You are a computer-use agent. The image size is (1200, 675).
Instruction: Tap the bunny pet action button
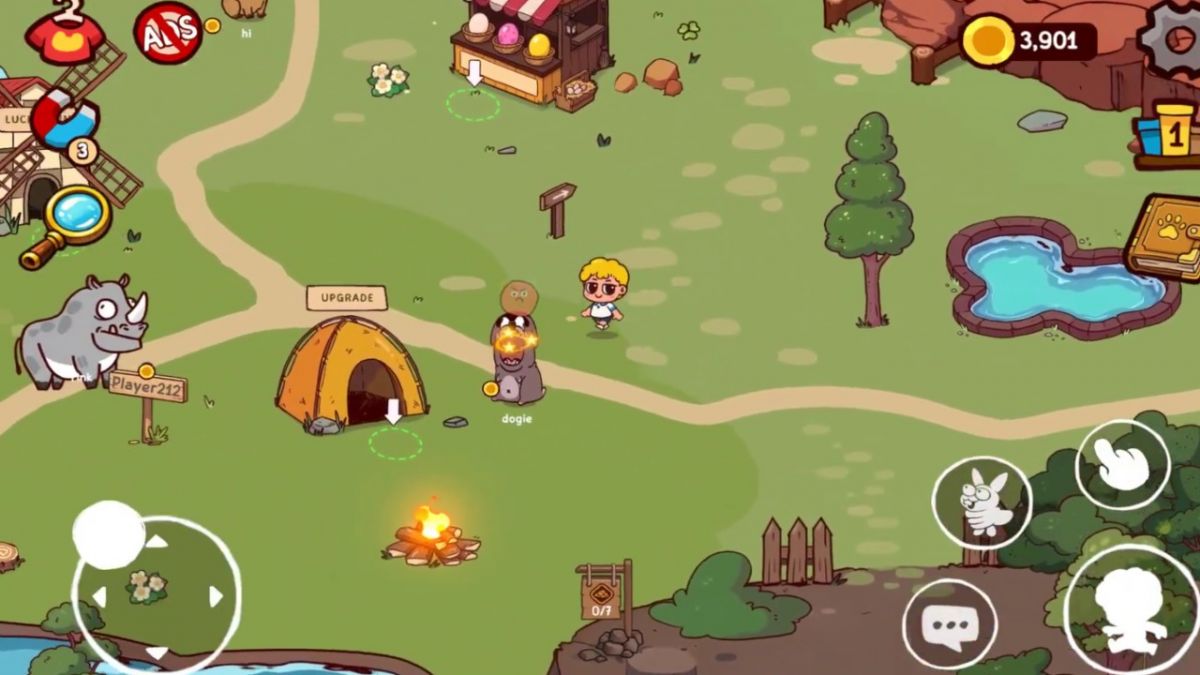click(981, 502)
